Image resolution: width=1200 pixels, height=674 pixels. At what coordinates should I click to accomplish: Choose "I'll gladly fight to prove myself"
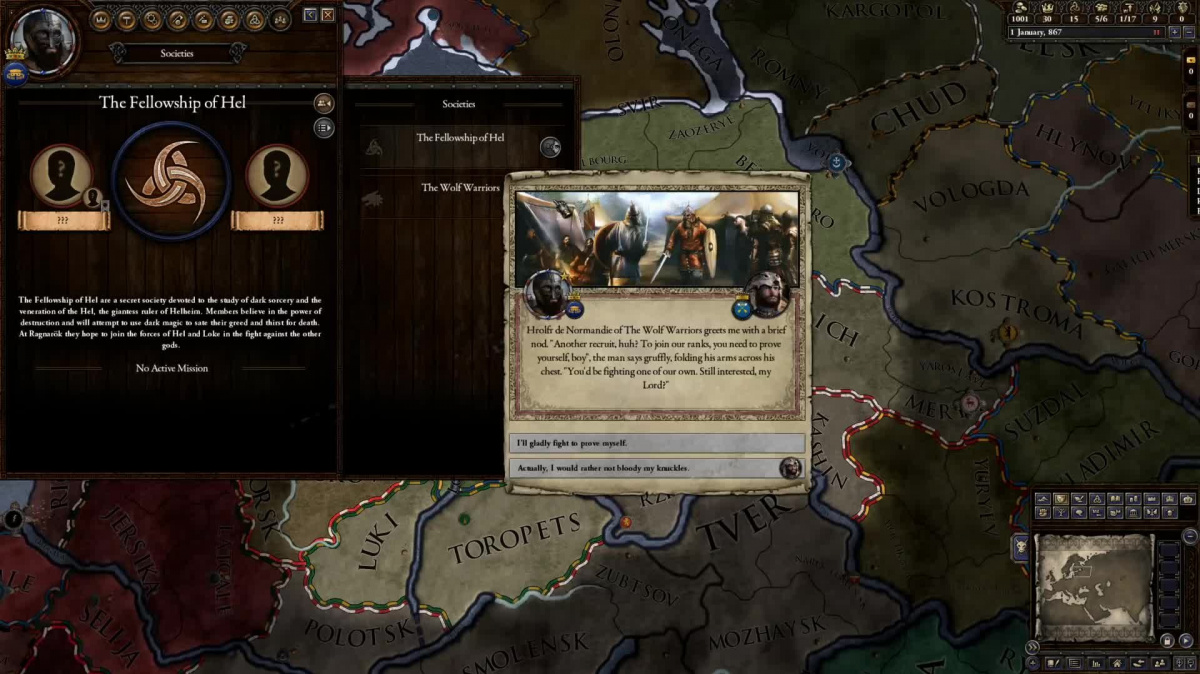tap(657, 443)
